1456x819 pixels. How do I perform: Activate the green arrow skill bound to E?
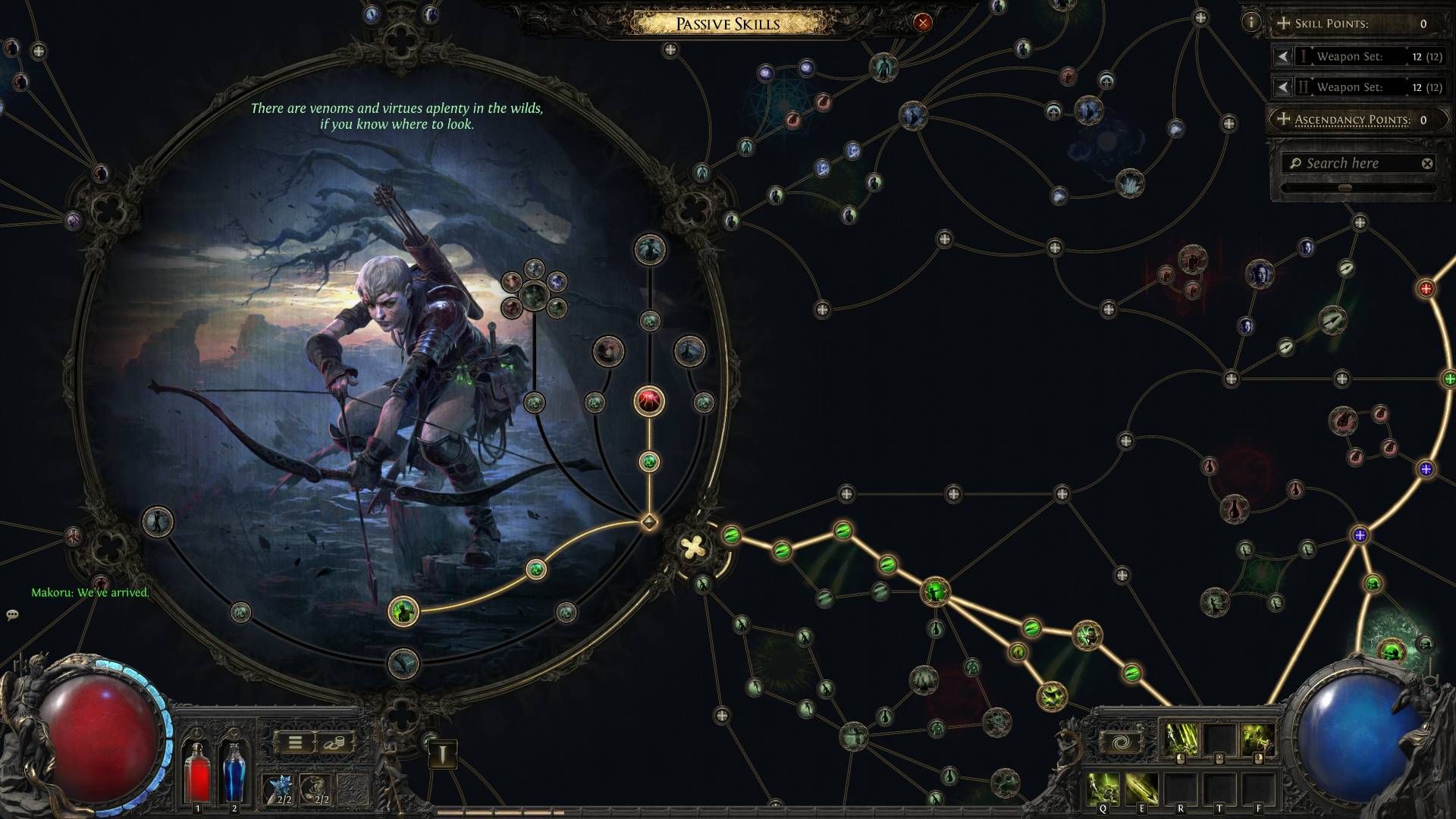tap(1141, 789)
